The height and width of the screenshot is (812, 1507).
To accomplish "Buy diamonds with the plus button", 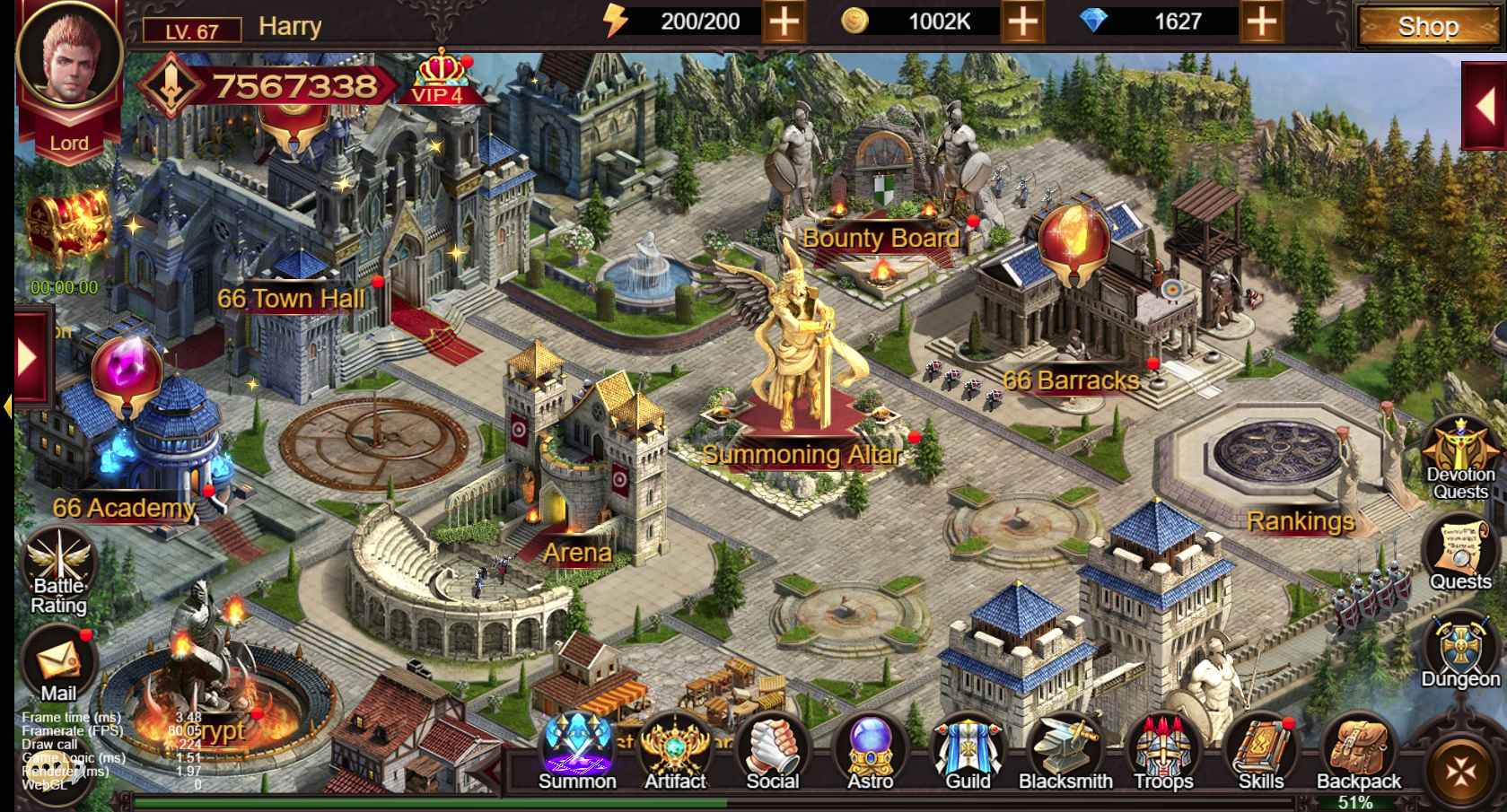I will click(x=1261, y=22).
